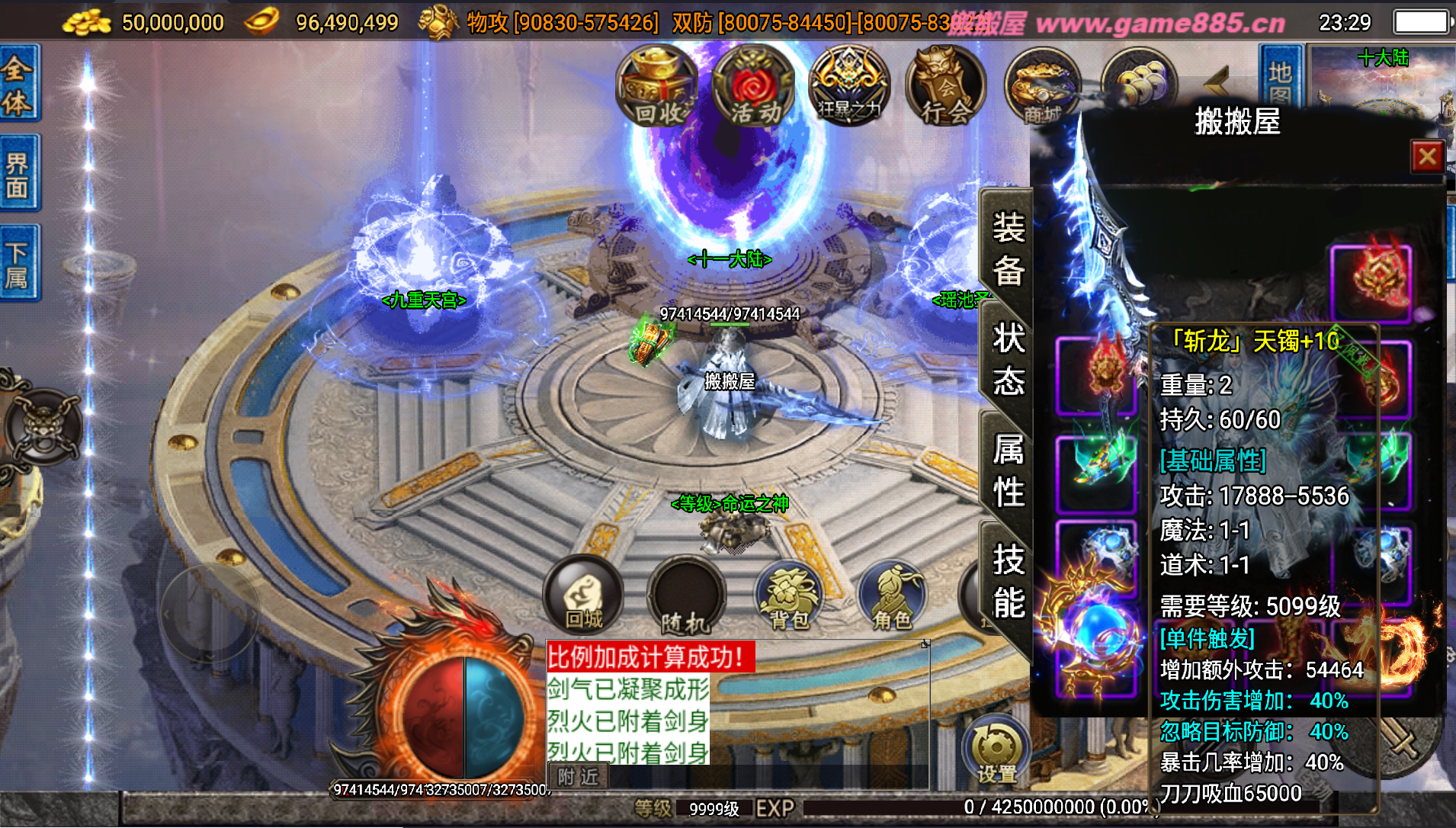Switch to the 装备 equipment tab
The width and height of the screenshot is (1456, 828).
(x=1008, y=249)
